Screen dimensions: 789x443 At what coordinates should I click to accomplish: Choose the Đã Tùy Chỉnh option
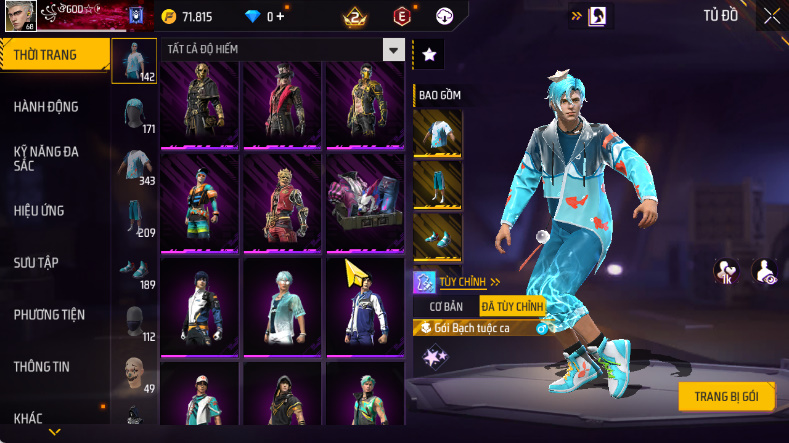512,306
